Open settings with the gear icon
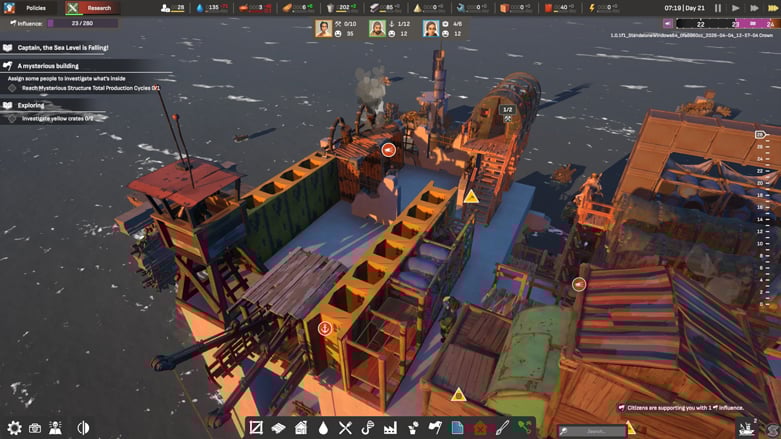The height and width of the screenshot is (439, 781). click(x=14, y=428)
